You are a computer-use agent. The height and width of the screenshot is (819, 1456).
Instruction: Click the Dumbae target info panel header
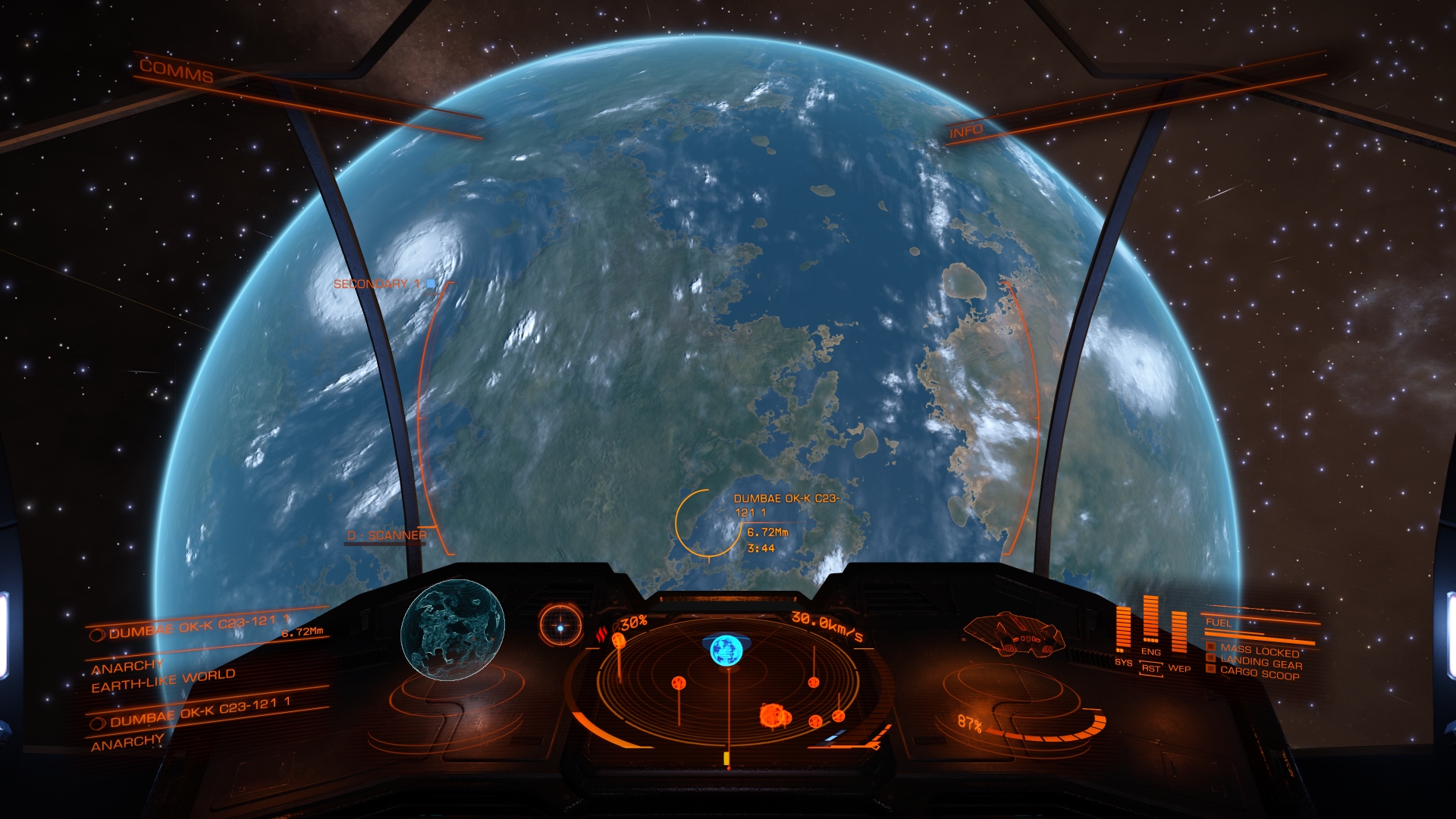(x=199, y=627)
